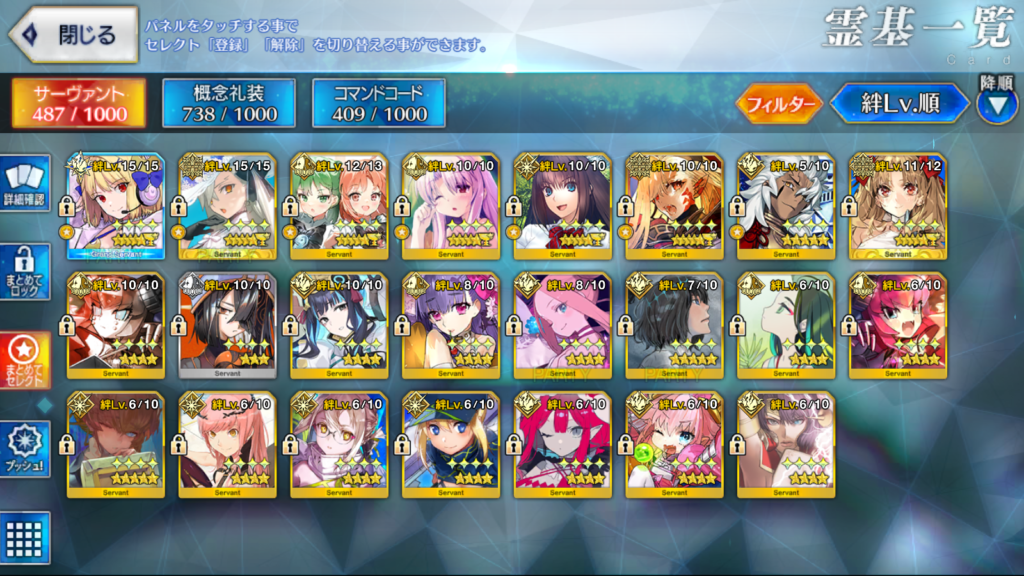Open the フィルター options

[x=780, y=103]
